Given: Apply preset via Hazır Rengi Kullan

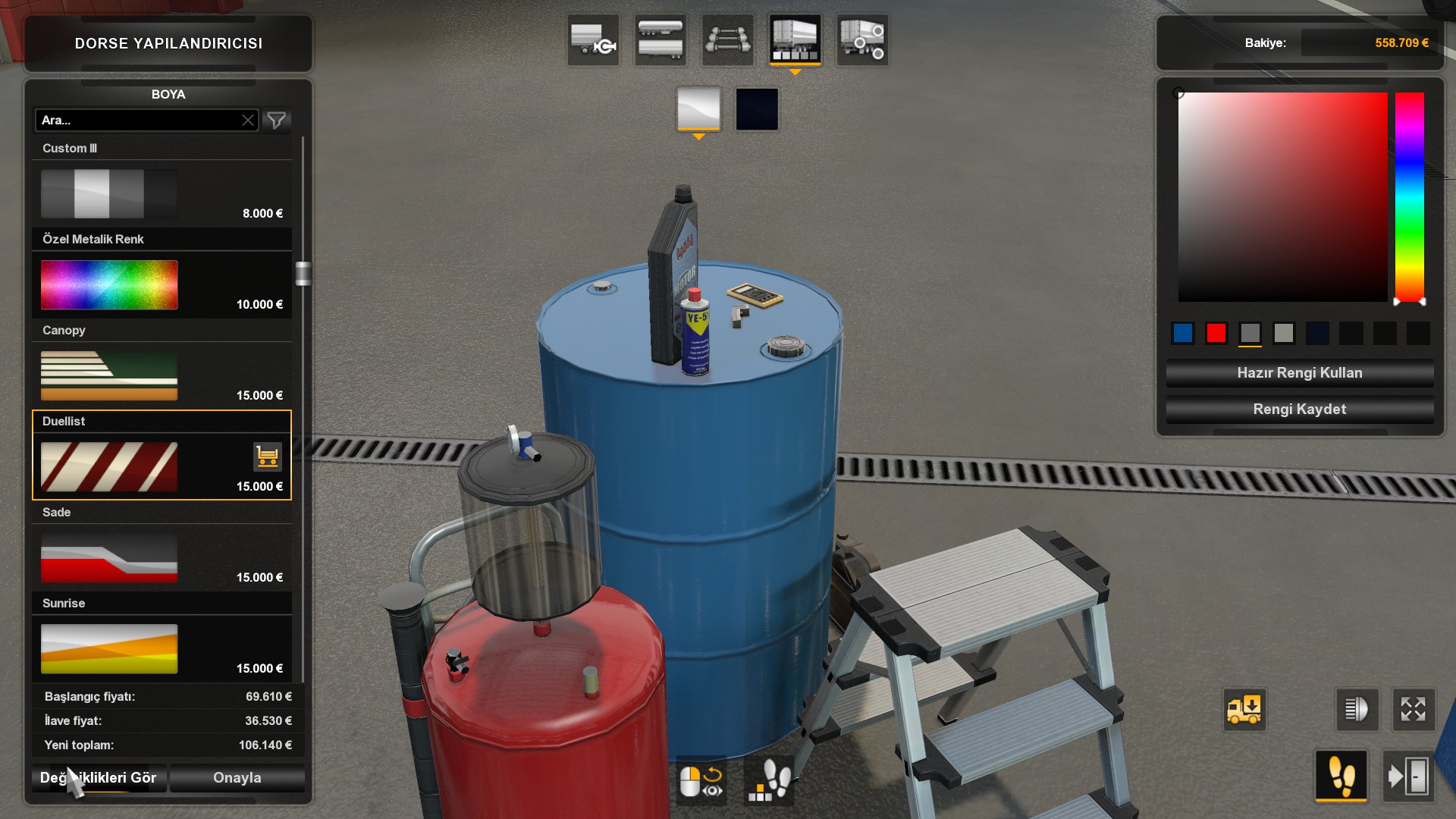Looking at the screenshot, I should click(1299, 372).
